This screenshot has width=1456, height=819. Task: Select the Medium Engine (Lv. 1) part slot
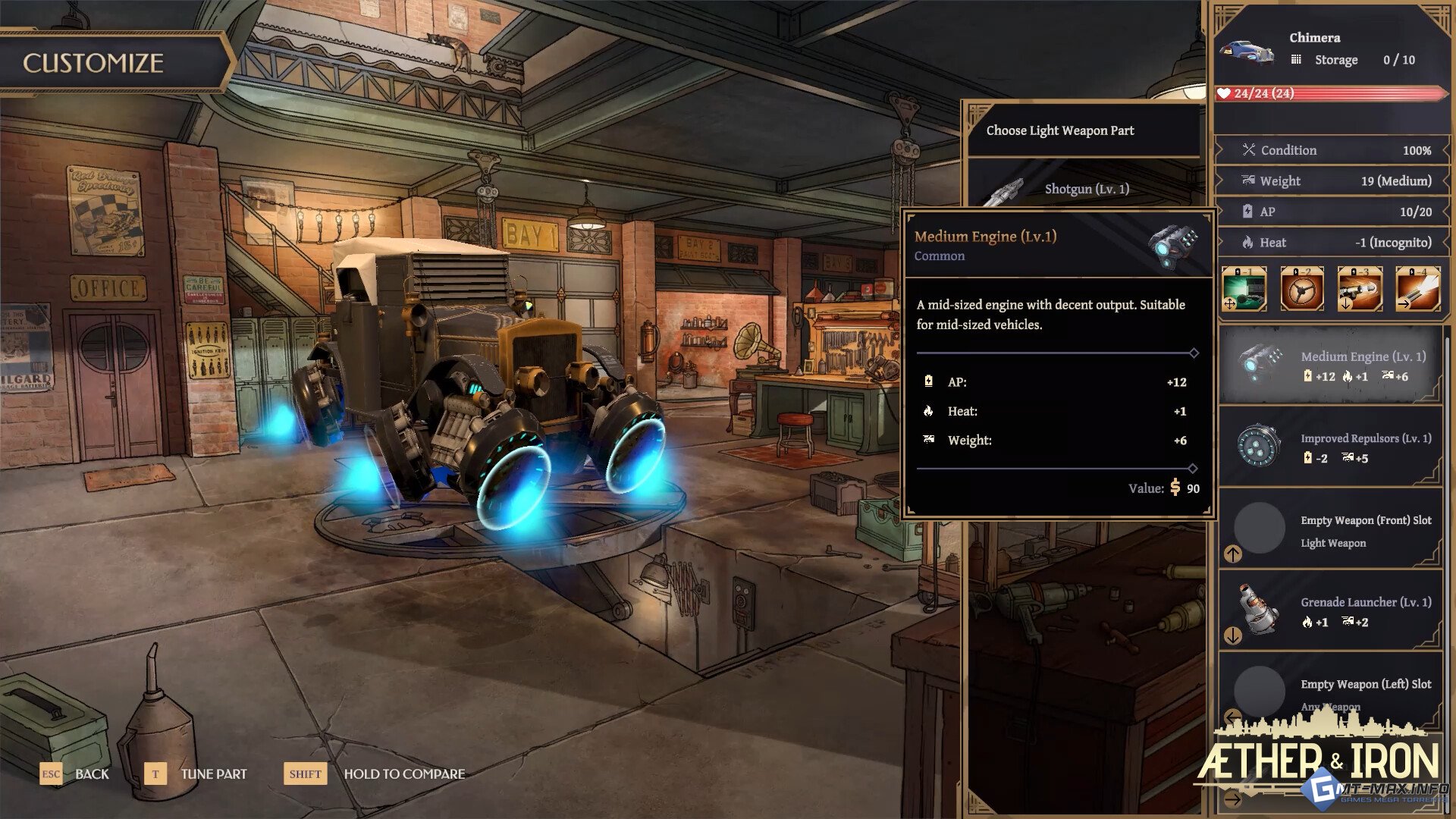pos(1330,366)
